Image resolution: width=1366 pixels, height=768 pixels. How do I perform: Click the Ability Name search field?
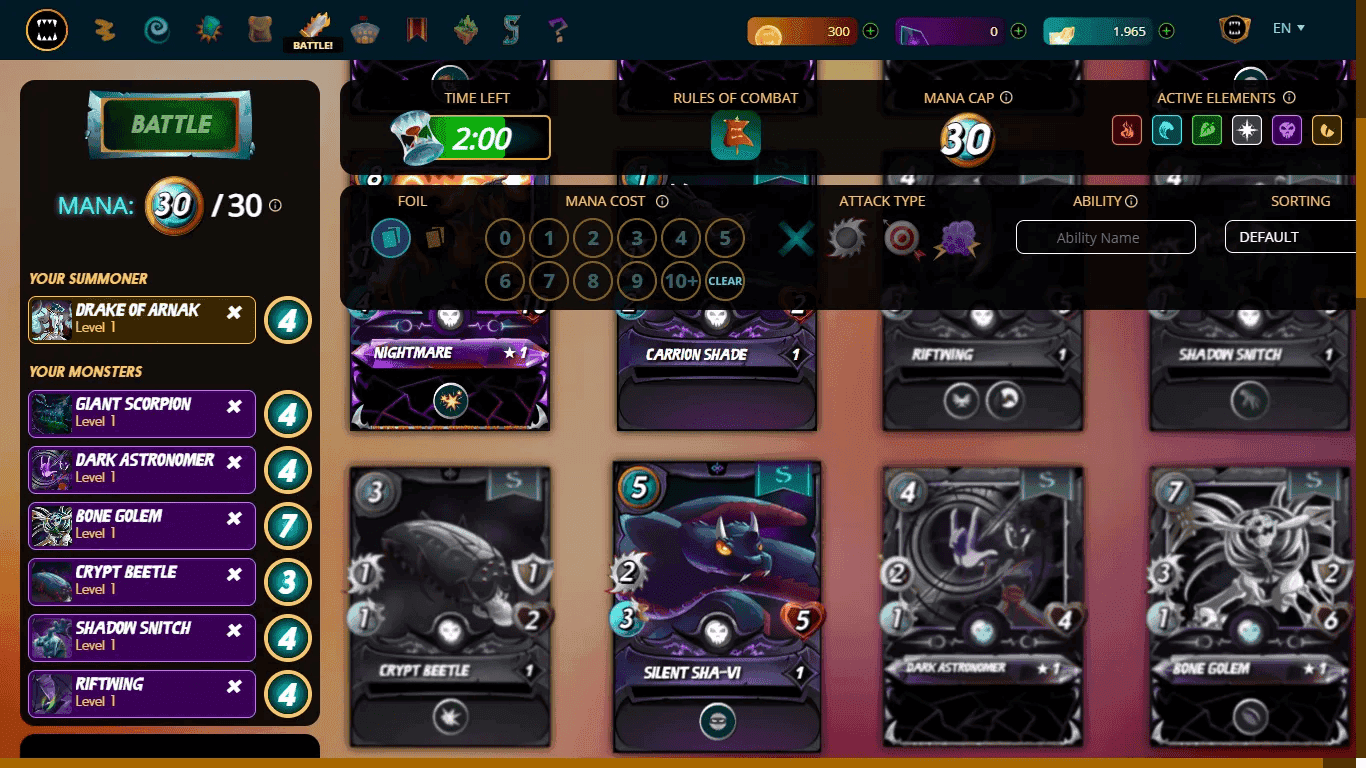pyautogui.click(x=1105, y=237)
